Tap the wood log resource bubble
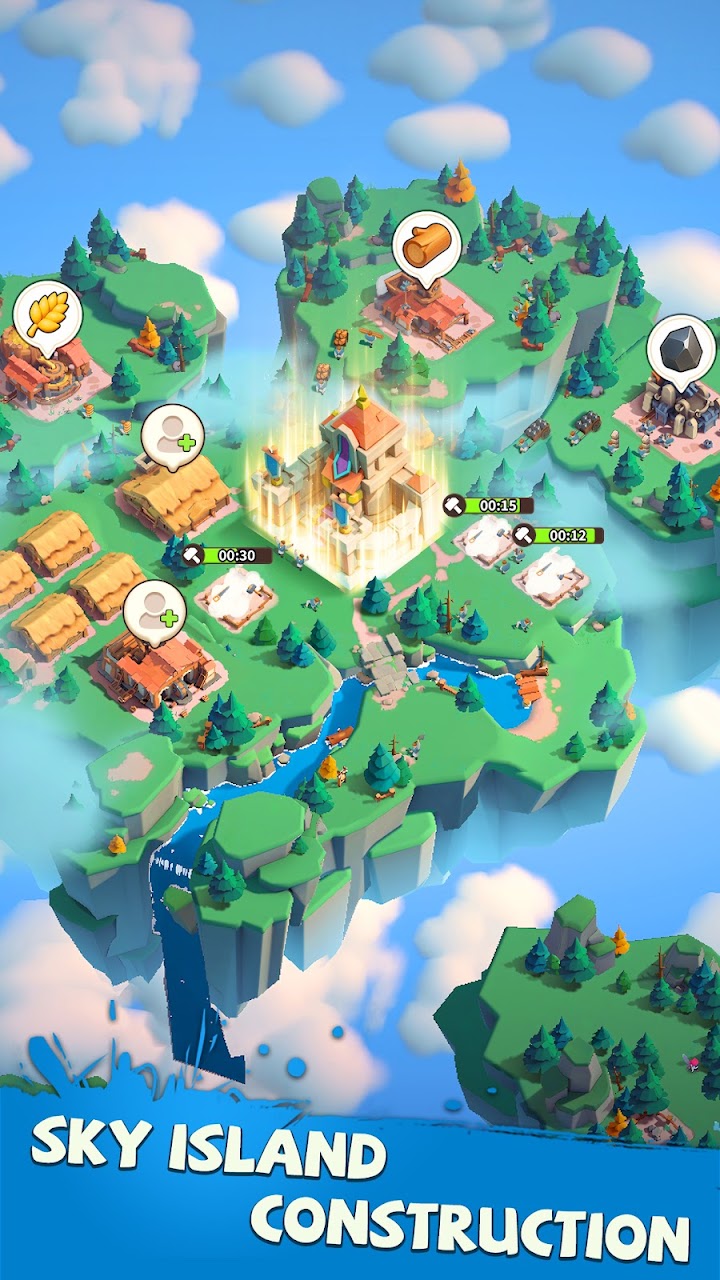This screenshot has height=1280, width=720. (426, 245)
